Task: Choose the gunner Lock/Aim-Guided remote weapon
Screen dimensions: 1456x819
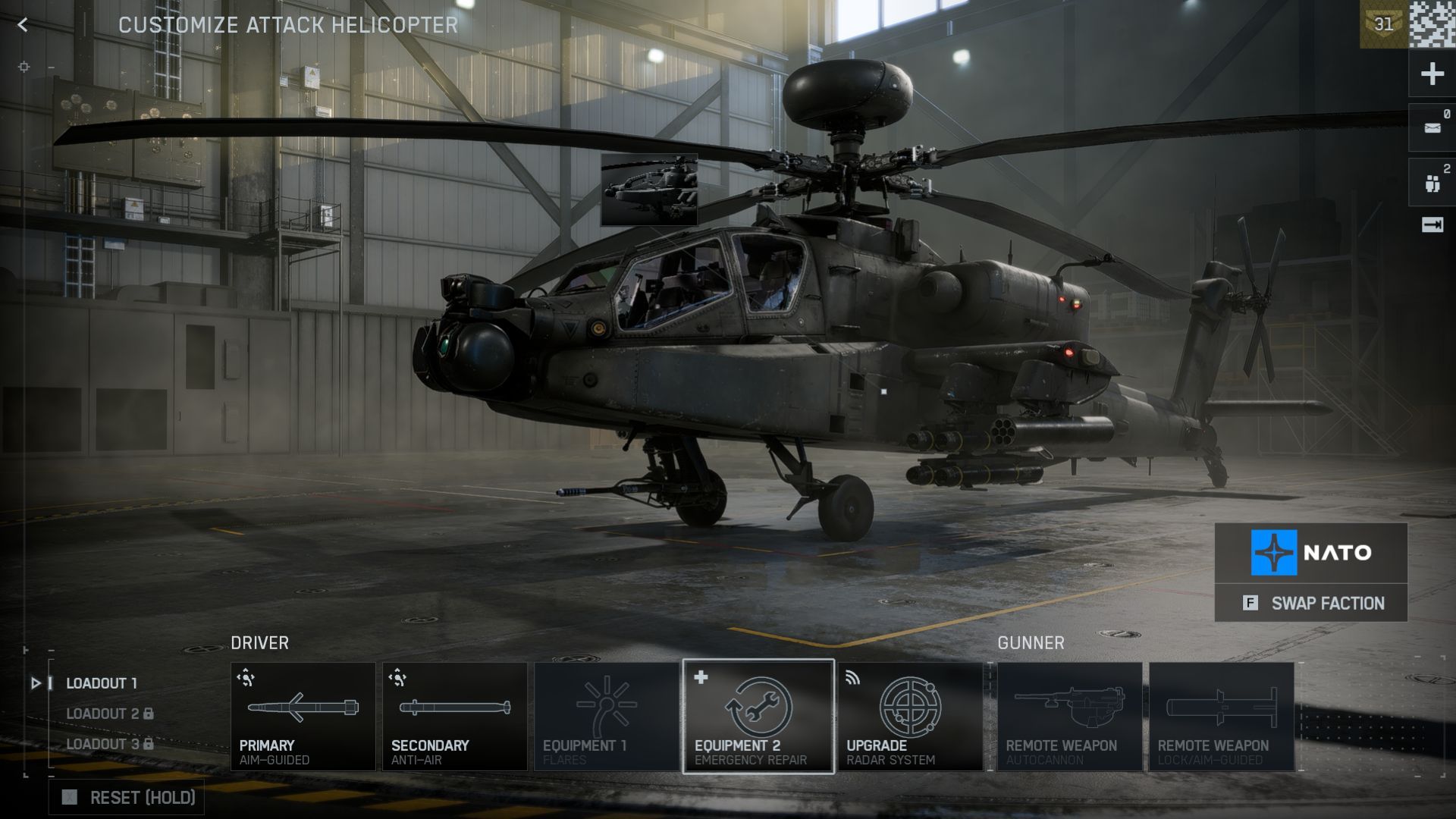Action: tap(1221, 717)
